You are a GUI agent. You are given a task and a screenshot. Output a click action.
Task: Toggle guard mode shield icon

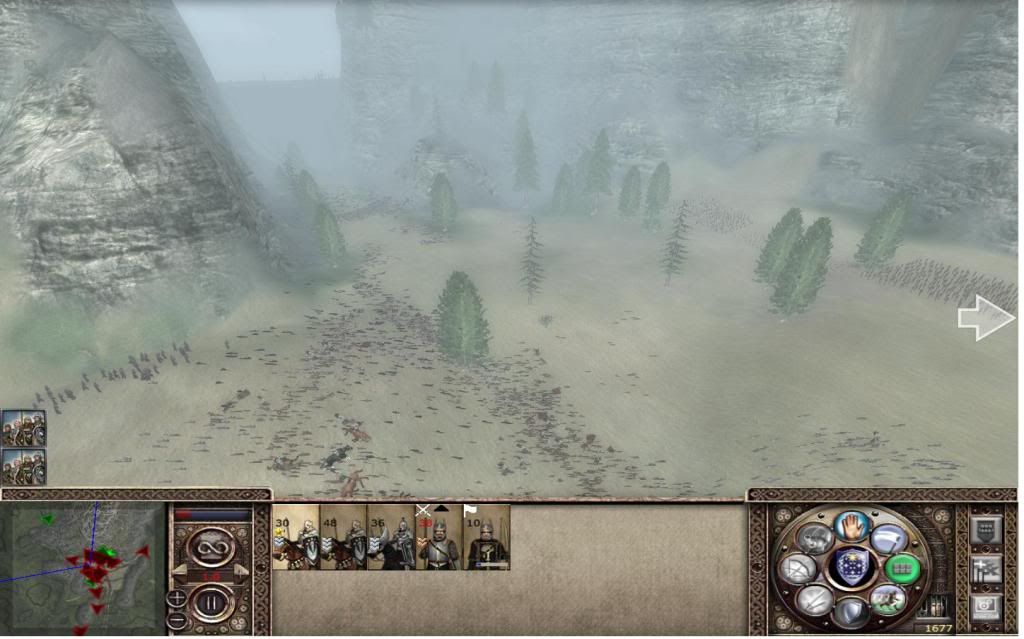coord(851,612)
